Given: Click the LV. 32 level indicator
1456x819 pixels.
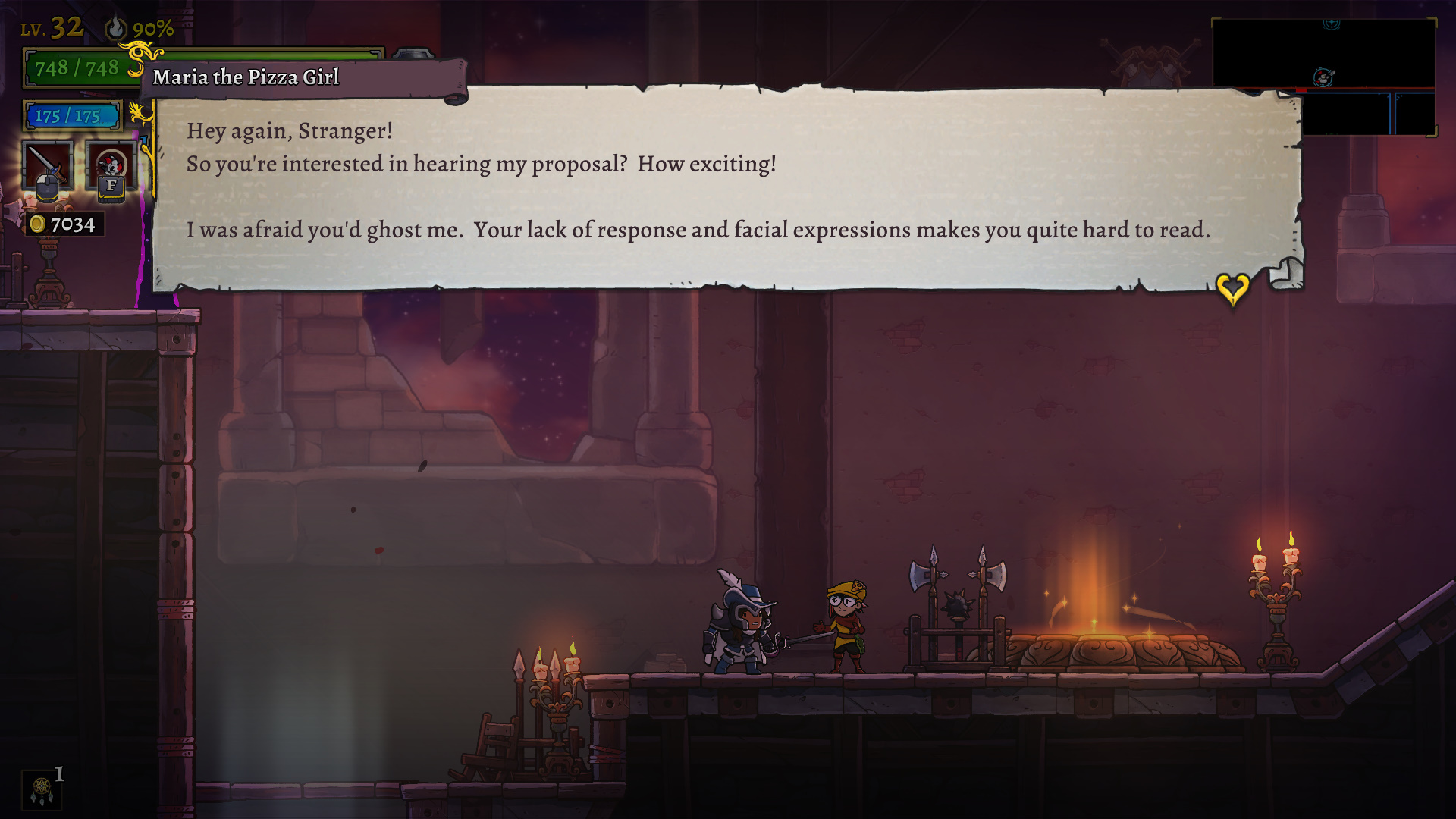Looking at the screenshot, I should 50,27.
